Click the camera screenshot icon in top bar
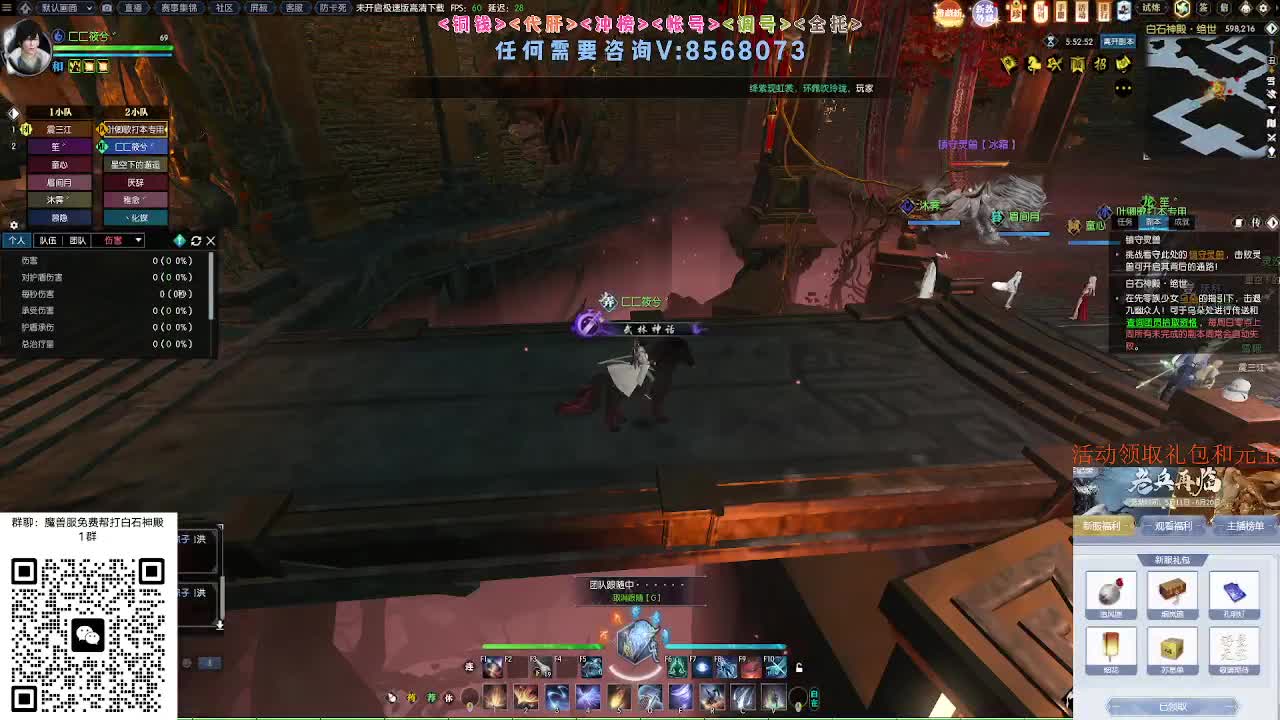 point(107,8)
